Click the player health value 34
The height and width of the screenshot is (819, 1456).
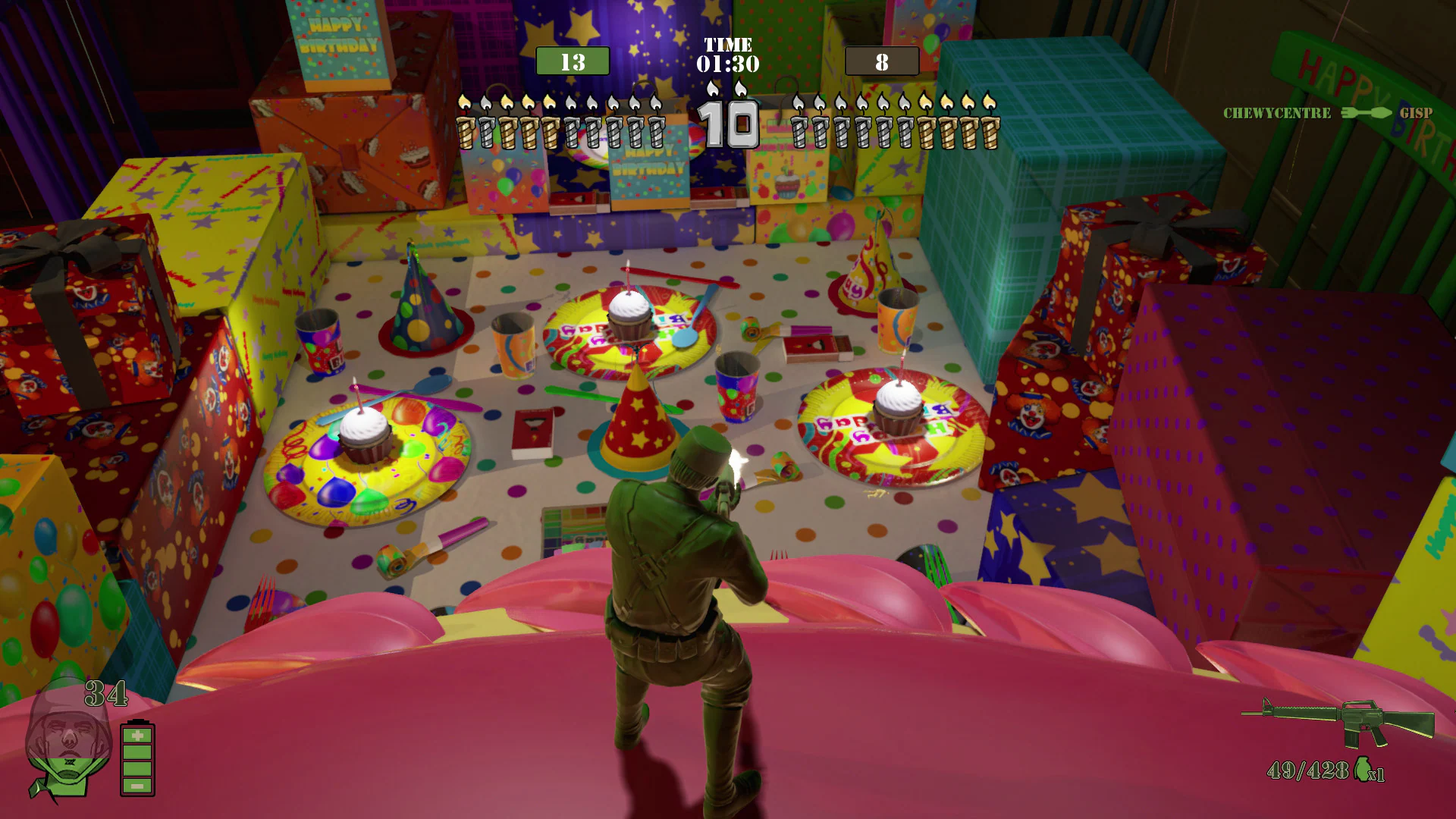(107, 692)
